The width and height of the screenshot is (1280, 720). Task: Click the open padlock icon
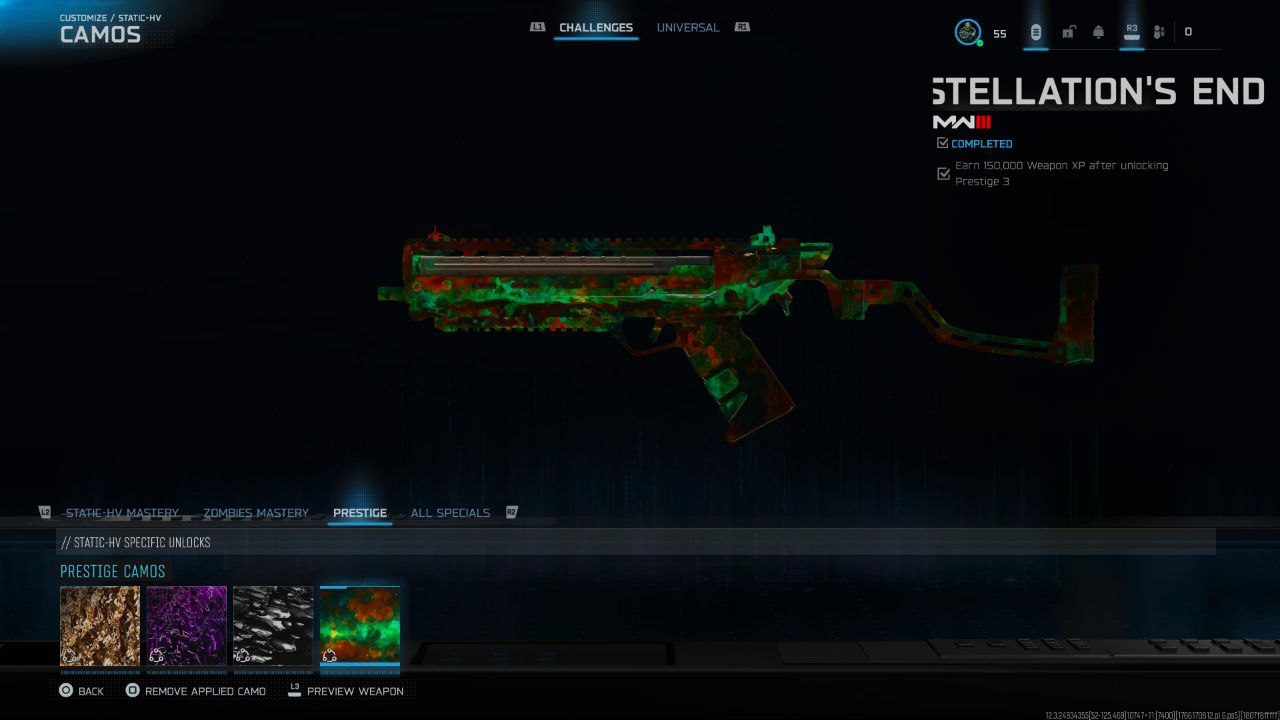(1068, 32)
